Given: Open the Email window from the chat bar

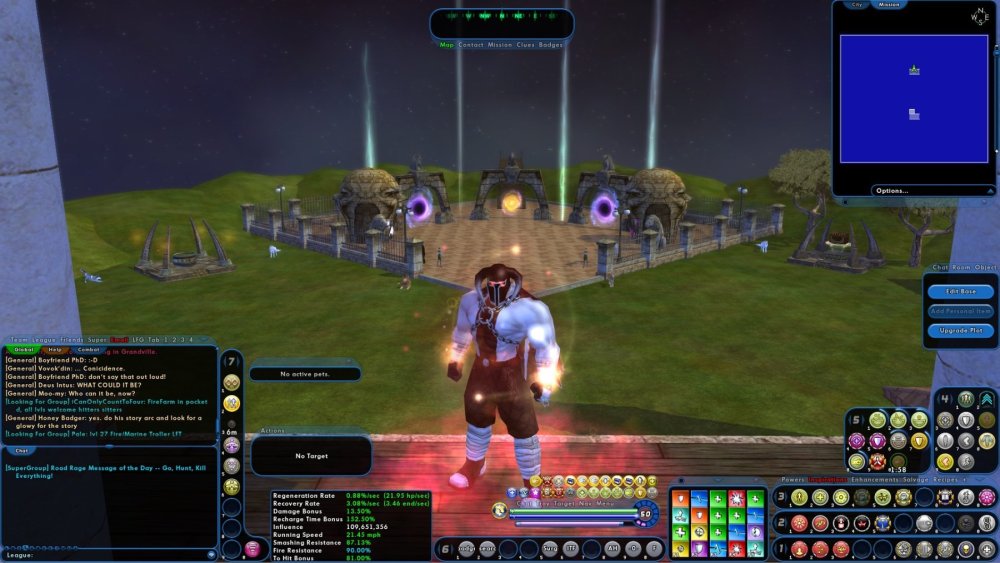Looking at the screenshot, I should tap(120, 341).
